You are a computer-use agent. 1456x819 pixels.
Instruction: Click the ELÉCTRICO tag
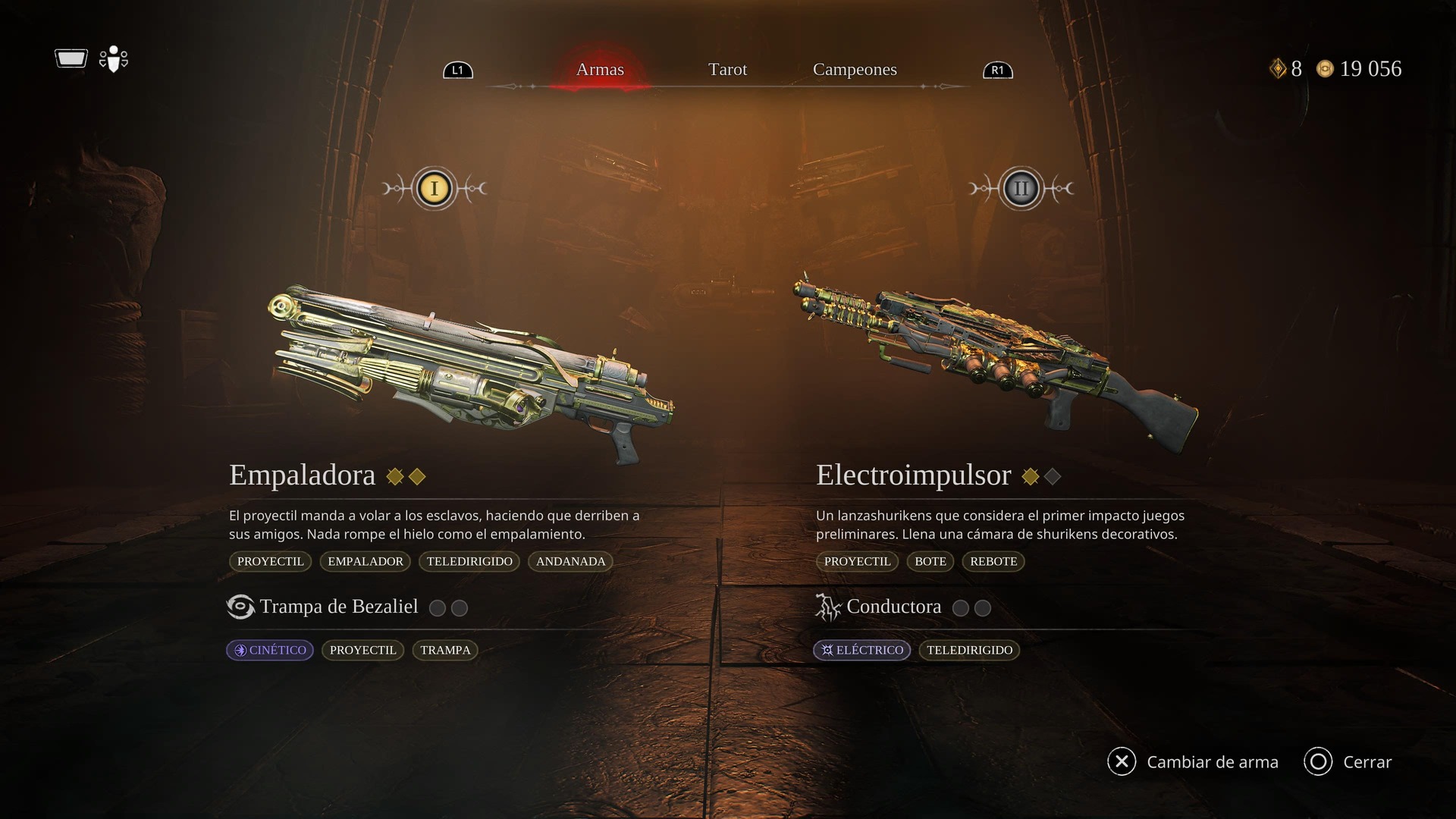click(862, 650)
